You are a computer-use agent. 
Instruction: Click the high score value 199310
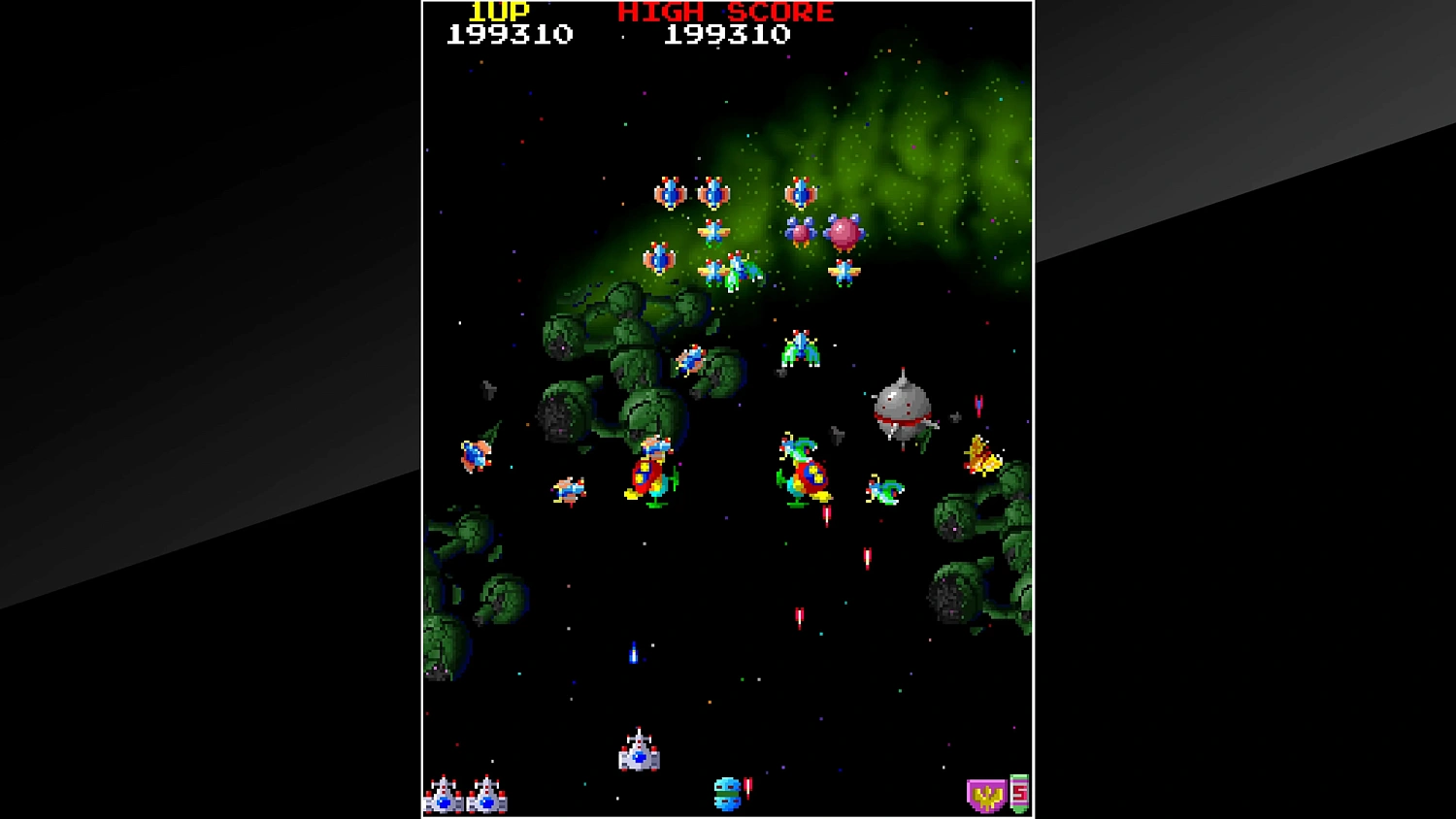click(726, 35)
